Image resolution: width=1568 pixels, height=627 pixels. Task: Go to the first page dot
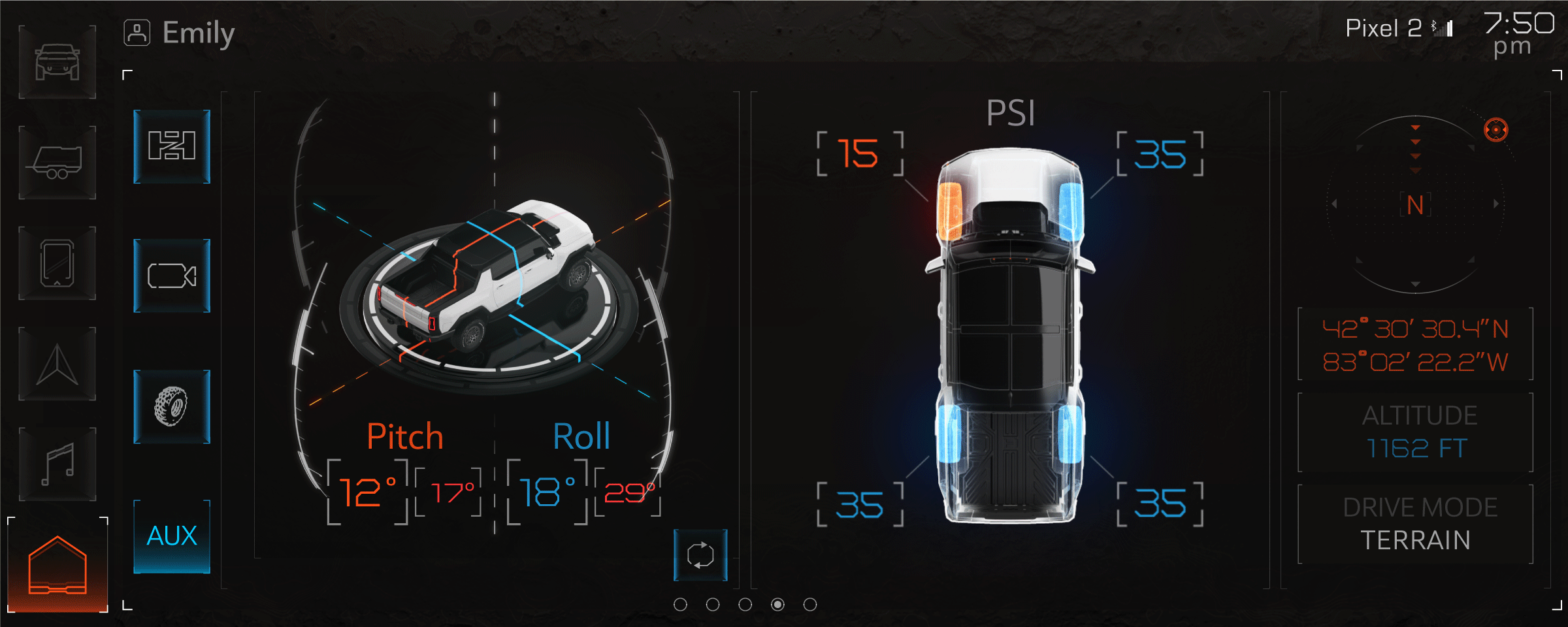[x=680, y=605]
